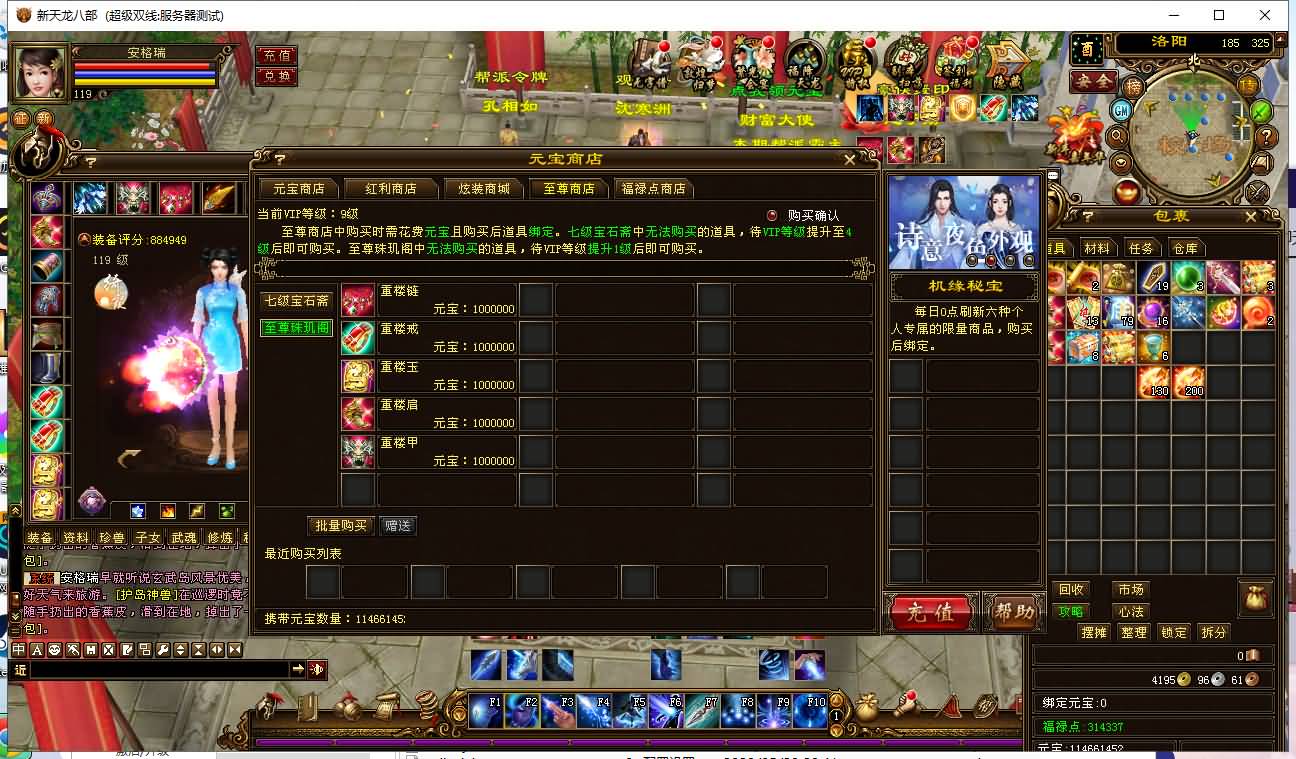Click the letter A chat font icon
The width and height of the screenshot is (1296, 759).
pyautogui.click(x=35, y=650)
